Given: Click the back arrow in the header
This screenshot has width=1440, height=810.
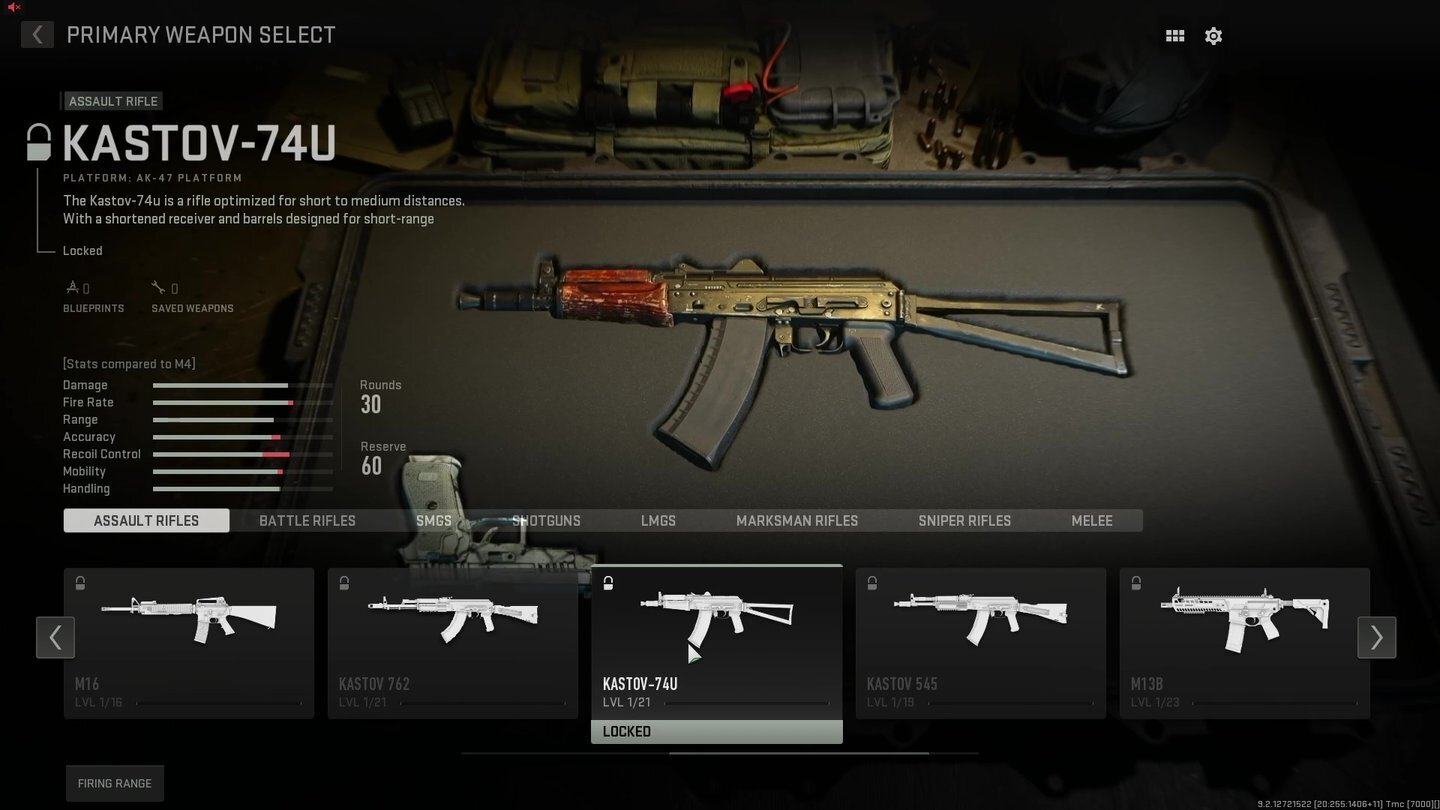Looking at the screenshot, I should pos(37,34).
